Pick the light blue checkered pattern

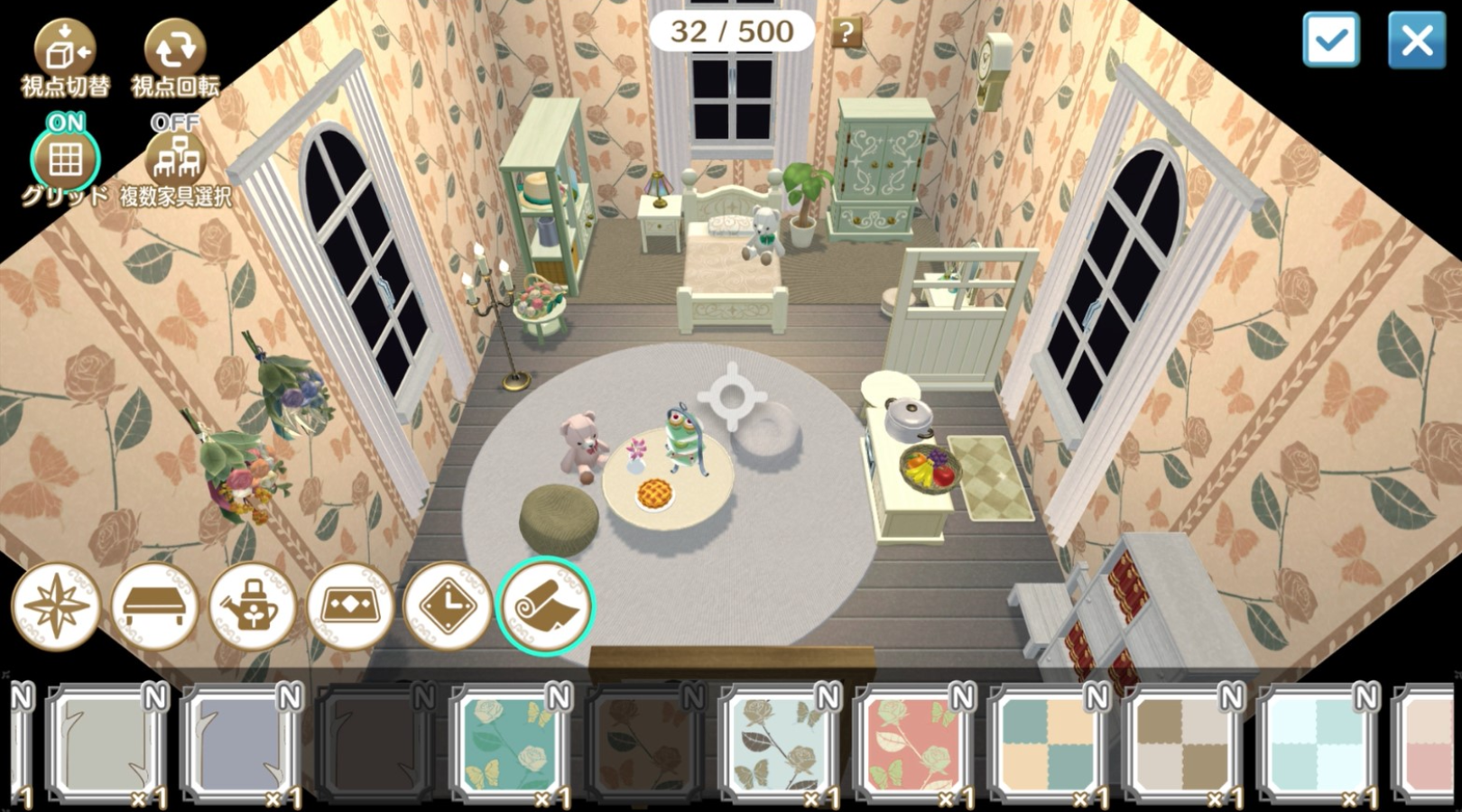[x=1317, y=744]
